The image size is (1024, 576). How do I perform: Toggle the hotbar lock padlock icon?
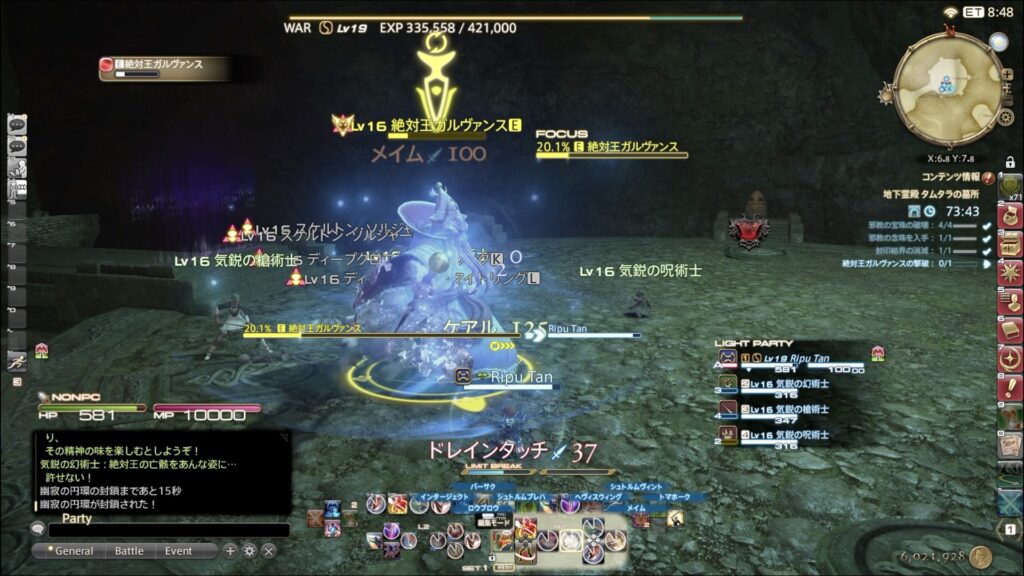click(x=1010, y=162)
